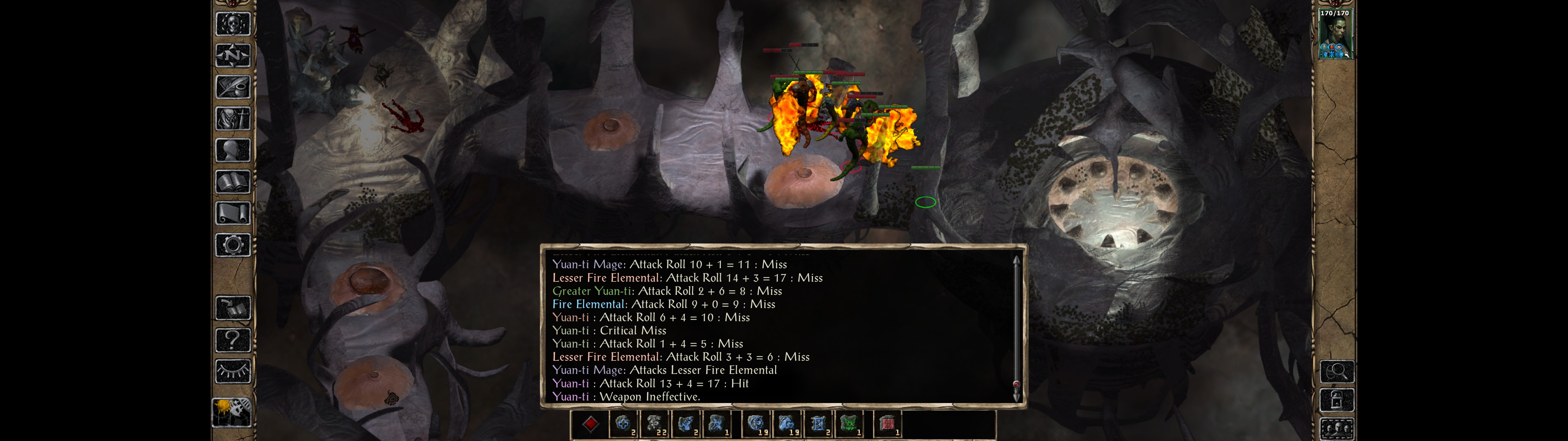Toggle the padlock button on the right sidebar
The width and height of the screenshot is (1568, 441).
click(x=1336, y=400)
